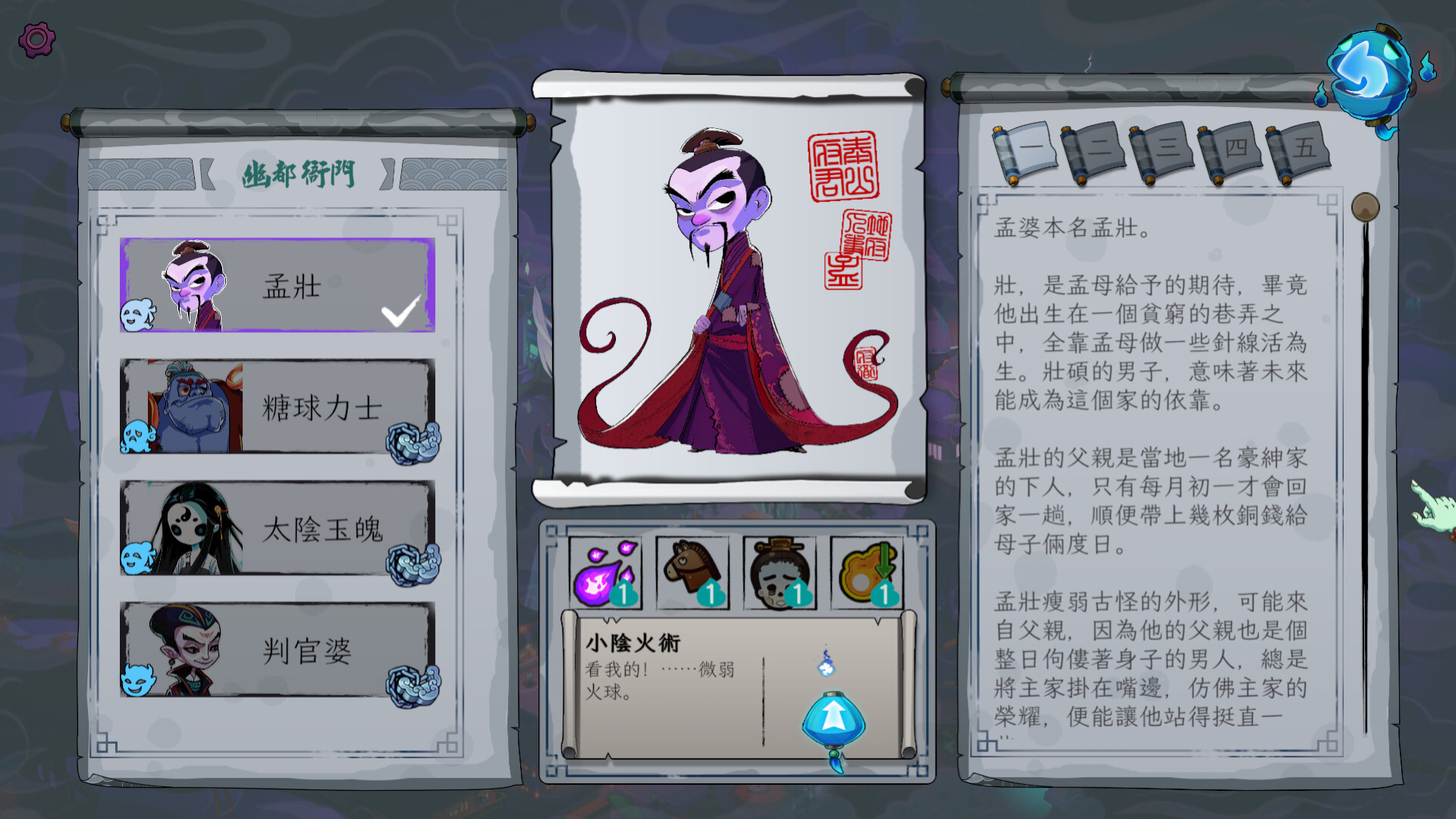The width and height of the screenshot is (1456, 819).
Task: Select the gold pendant skill icon
Action: click(x=867, y=573)
